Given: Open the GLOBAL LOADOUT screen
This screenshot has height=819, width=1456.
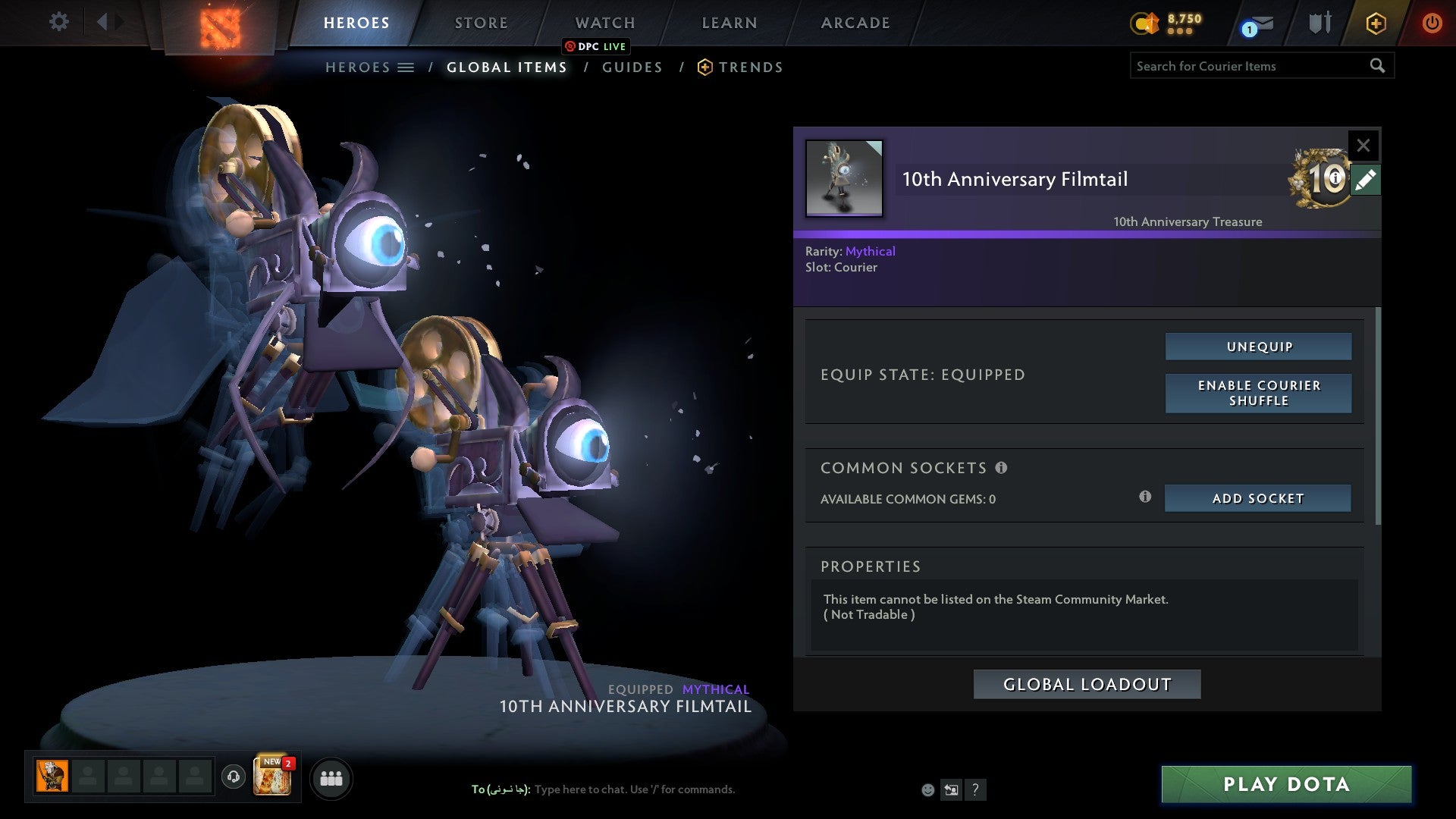Looking at the screenshot, I should tap(1086, 683).
